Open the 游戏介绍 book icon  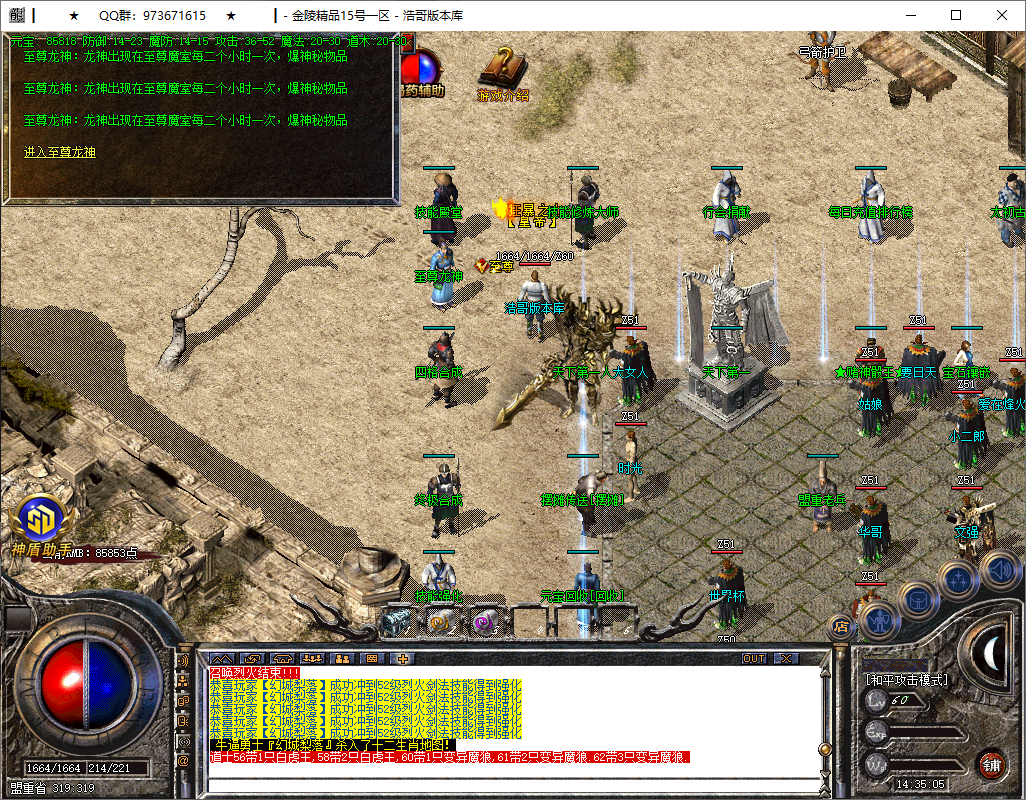[x=503, y=70]
